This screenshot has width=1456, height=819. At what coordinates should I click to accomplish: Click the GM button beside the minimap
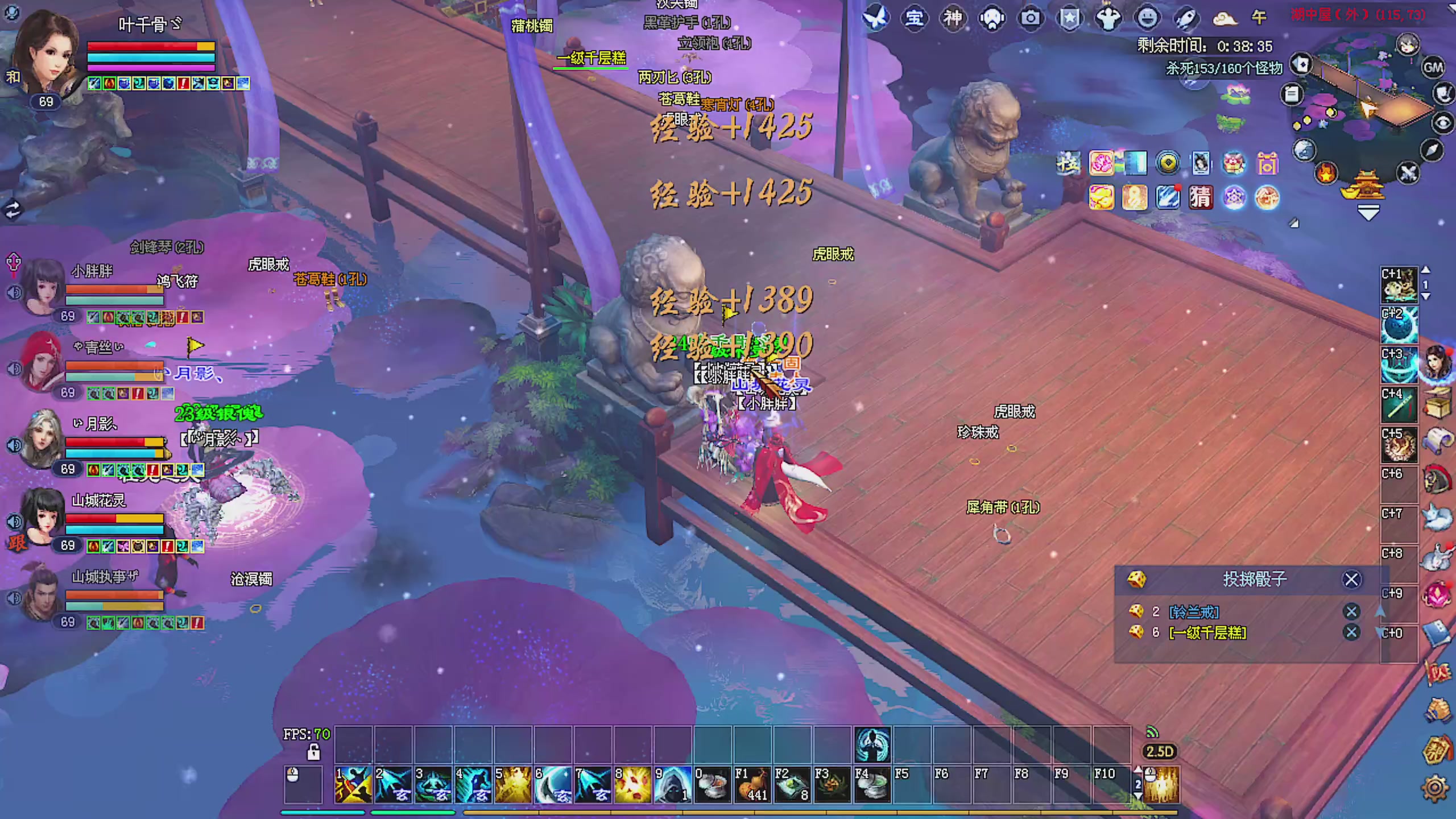1433,68
